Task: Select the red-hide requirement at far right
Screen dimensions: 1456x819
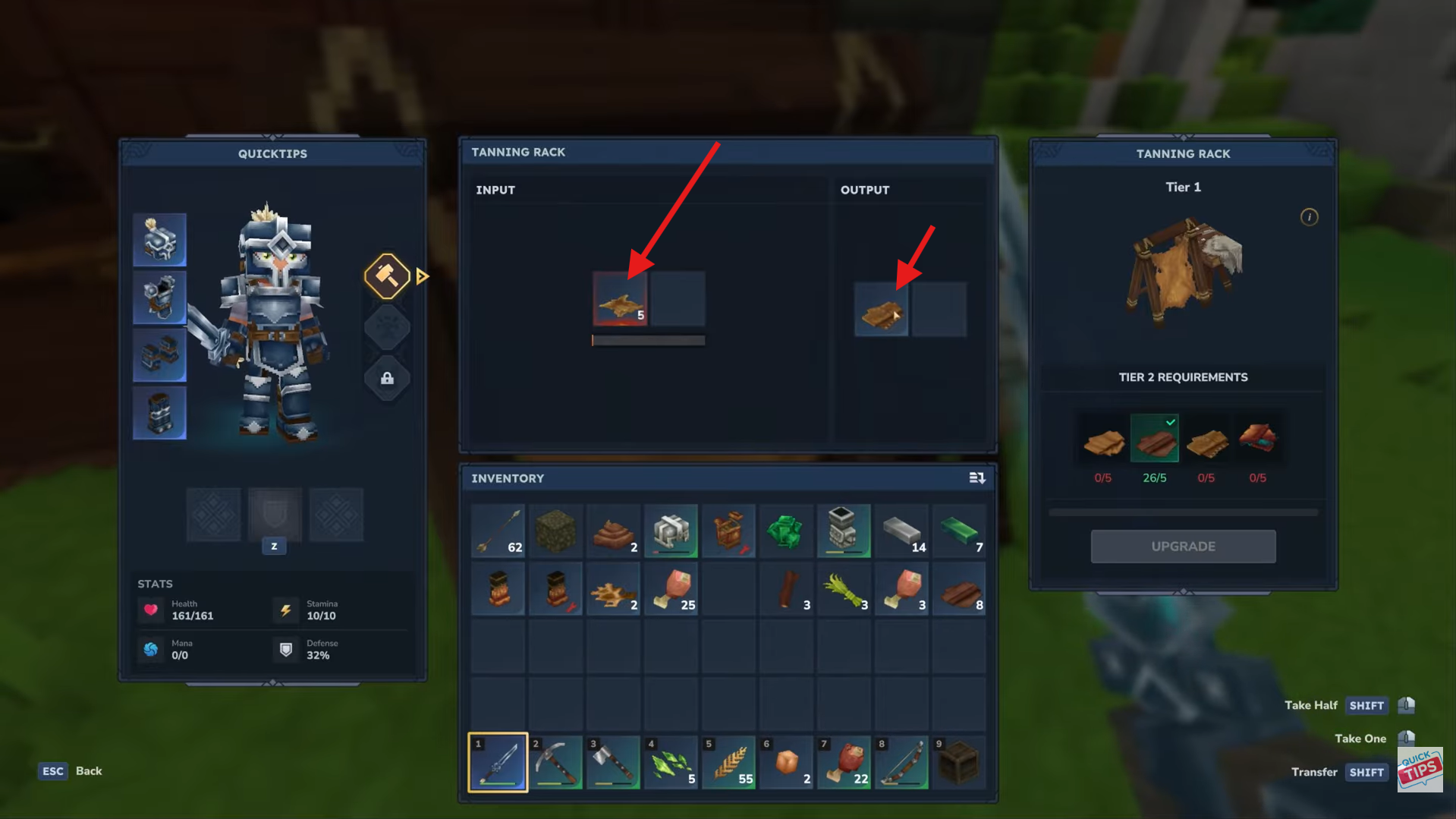Action: click(x=1259, y=438)
